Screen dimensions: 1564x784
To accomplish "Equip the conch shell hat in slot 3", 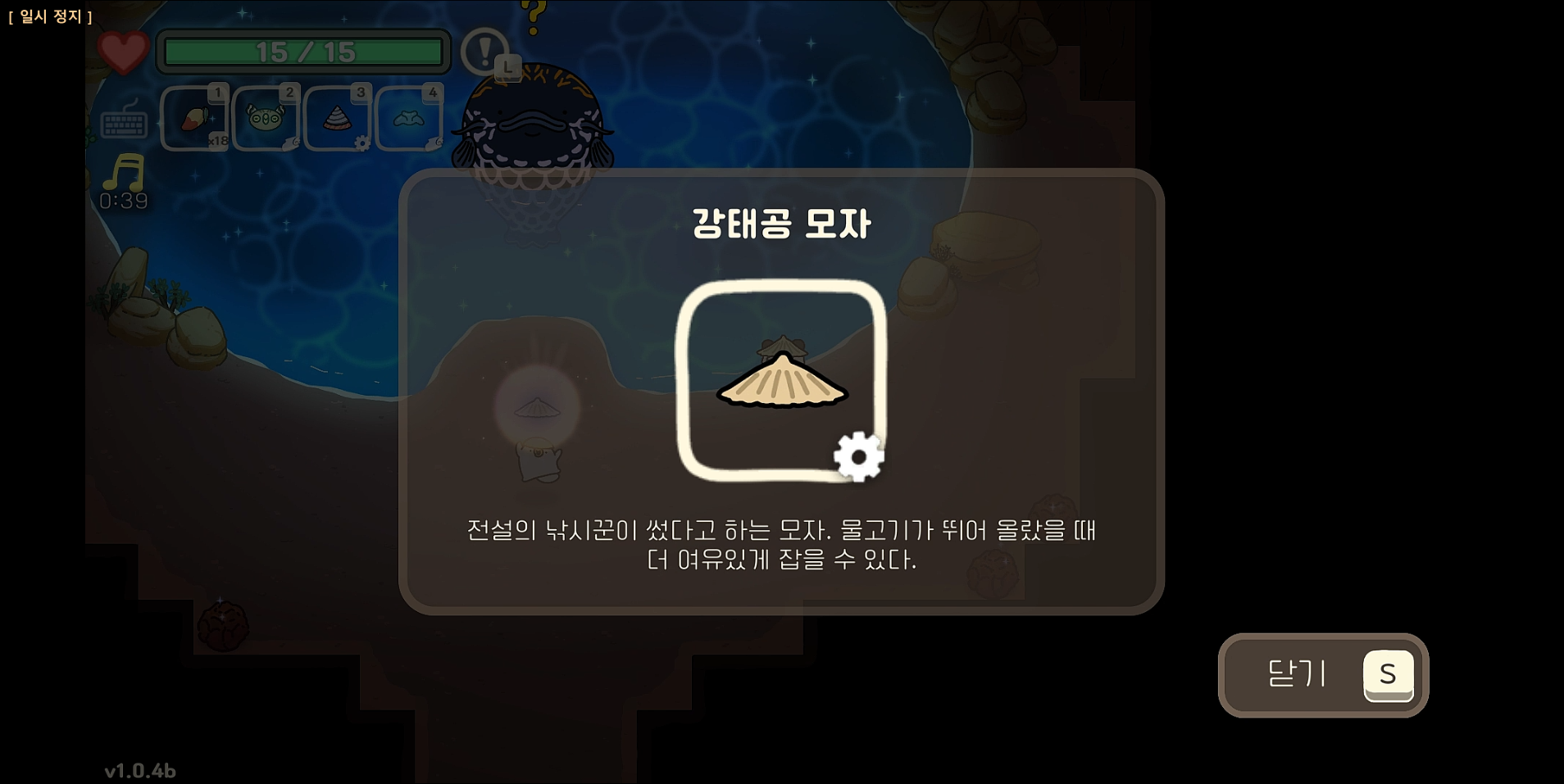I will coord(338,117).
